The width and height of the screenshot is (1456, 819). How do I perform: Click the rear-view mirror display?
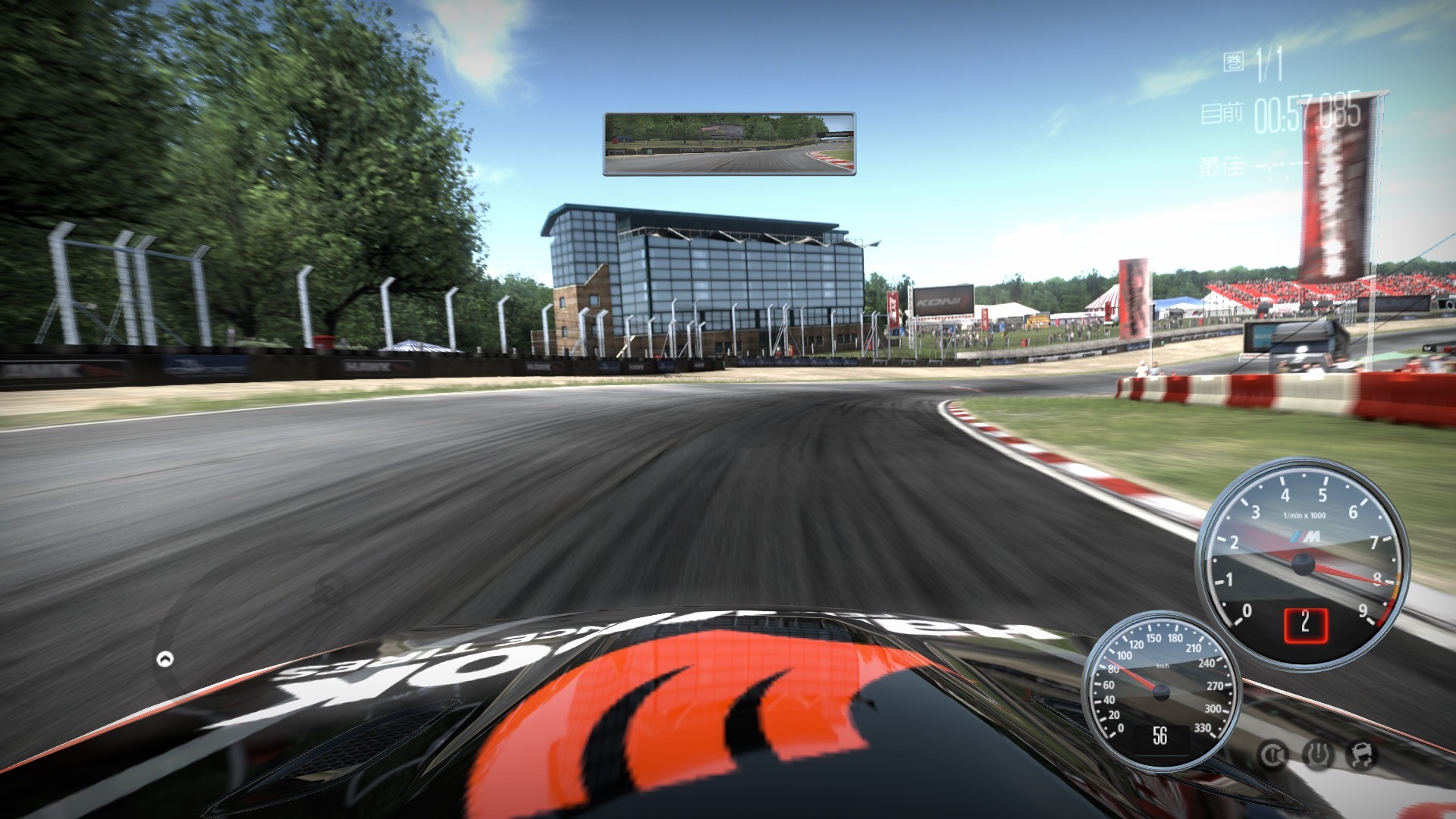tap(729, 144)
